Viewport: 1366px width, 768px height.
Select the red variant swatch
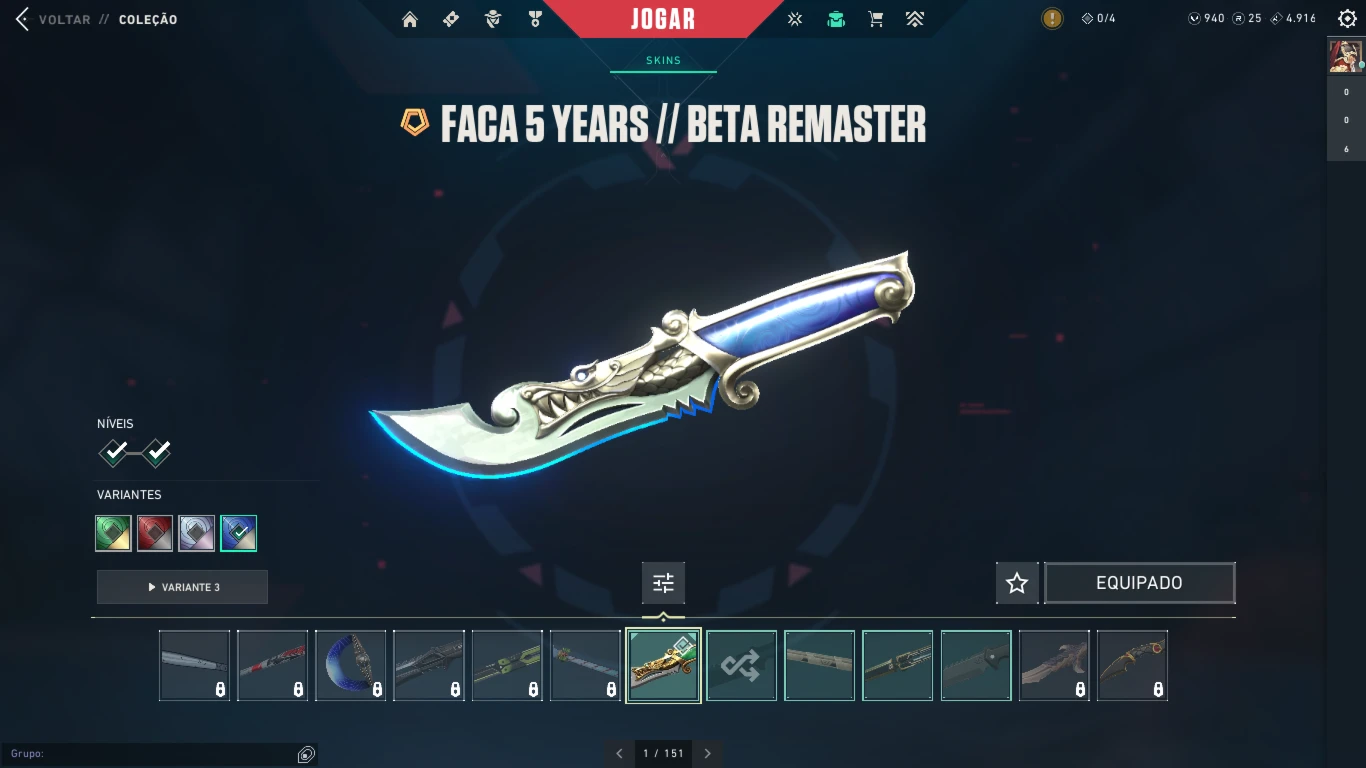(155, 533)
